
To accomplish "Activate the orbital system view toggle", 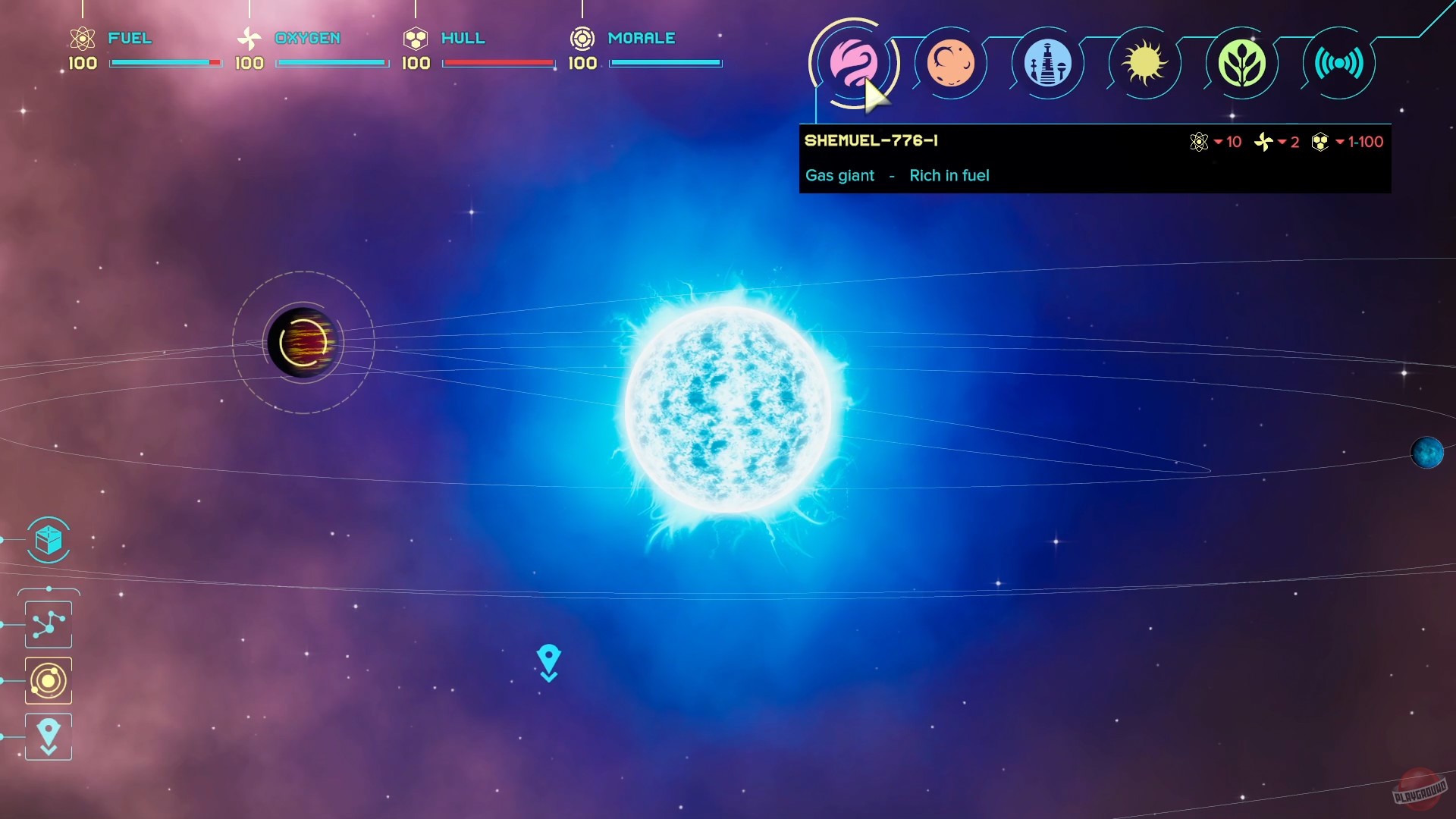I will coord(48,680).
